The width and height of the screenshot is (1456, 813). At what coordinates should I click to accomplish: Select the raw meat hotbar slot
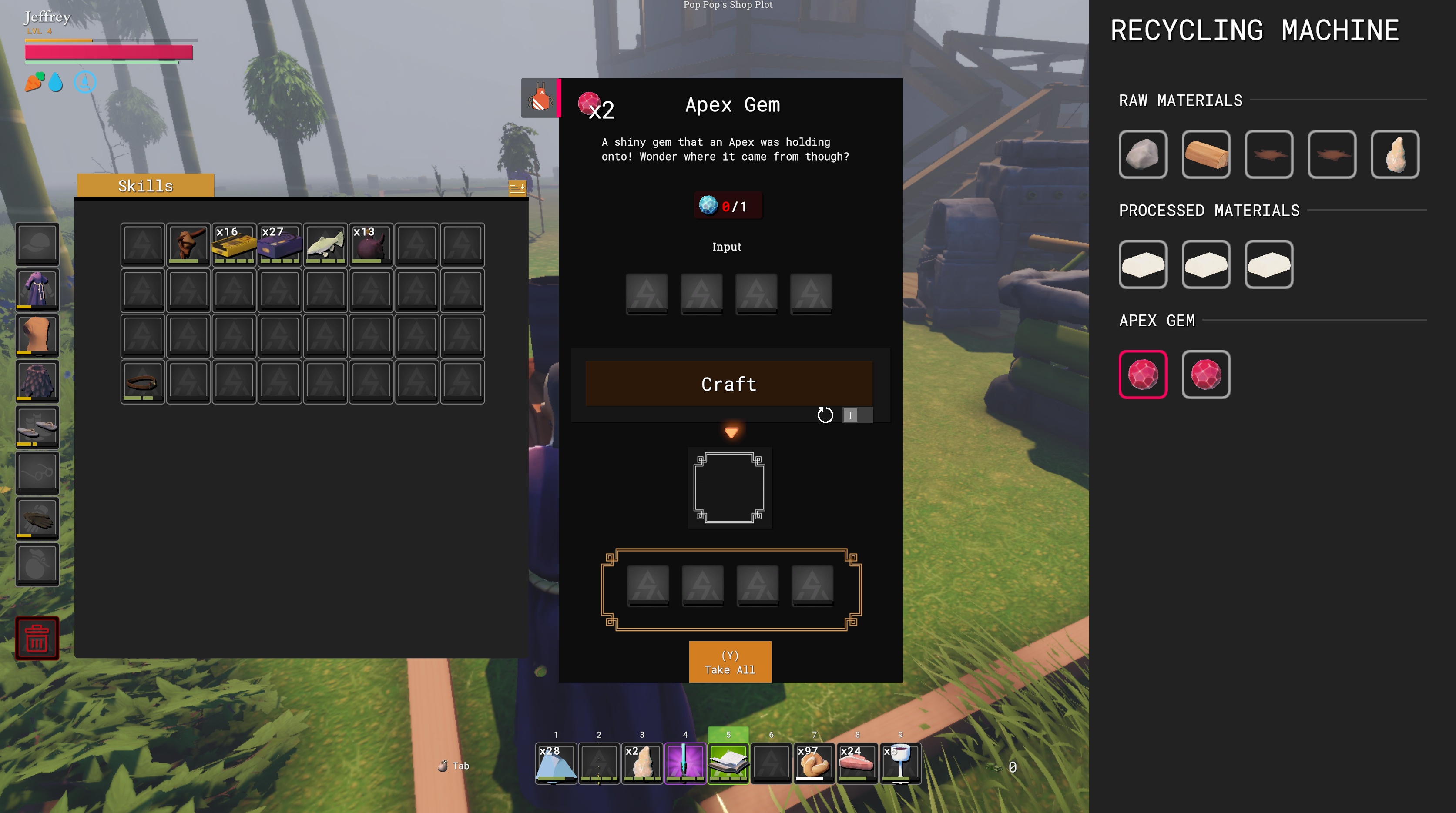(x=857, y=763)
